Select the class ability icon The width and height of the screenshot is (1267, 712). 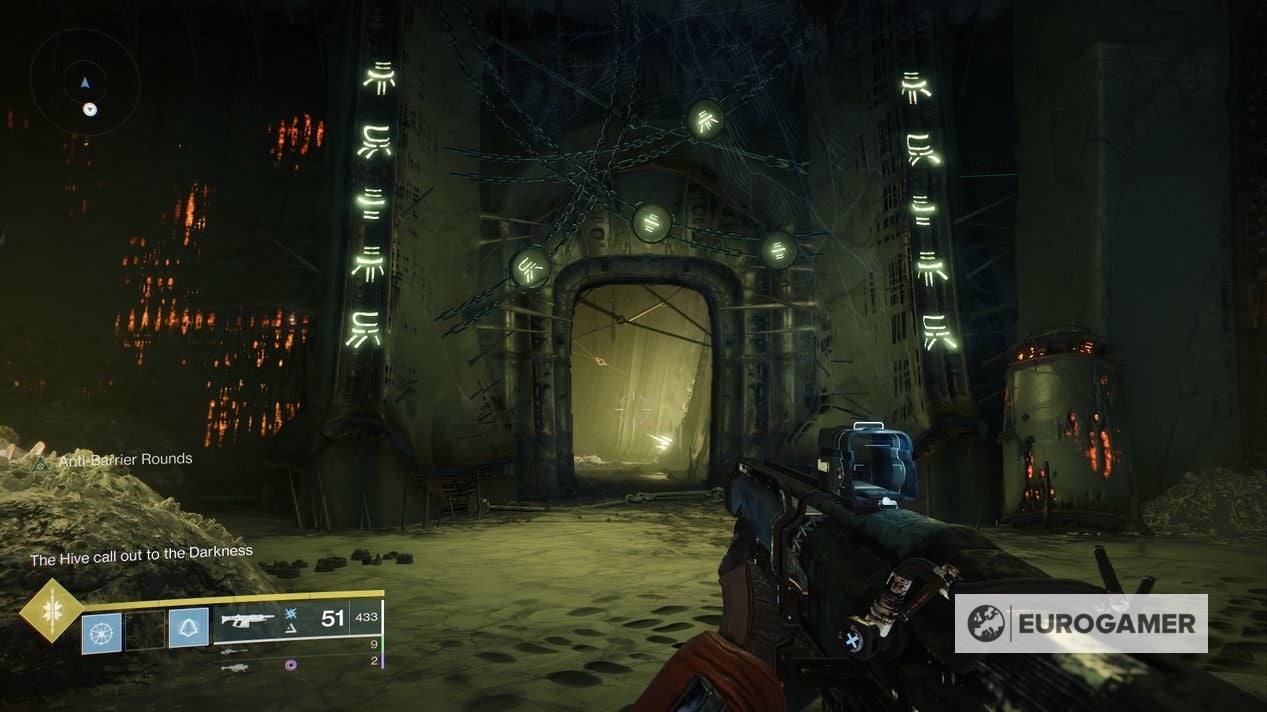point(188,627)
